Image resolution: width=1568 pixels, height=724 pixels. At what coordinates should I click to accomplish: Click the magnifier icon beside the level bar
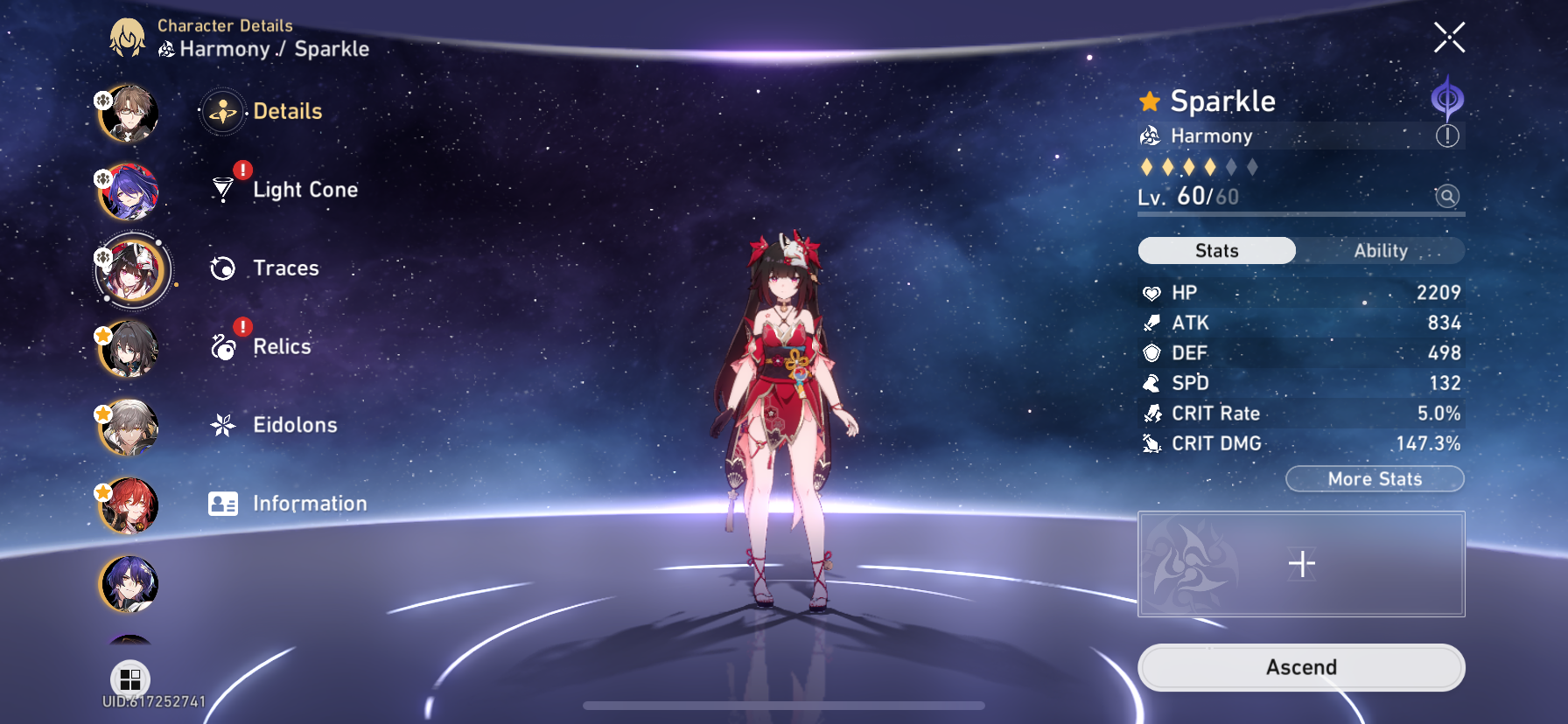(1447, 197)
